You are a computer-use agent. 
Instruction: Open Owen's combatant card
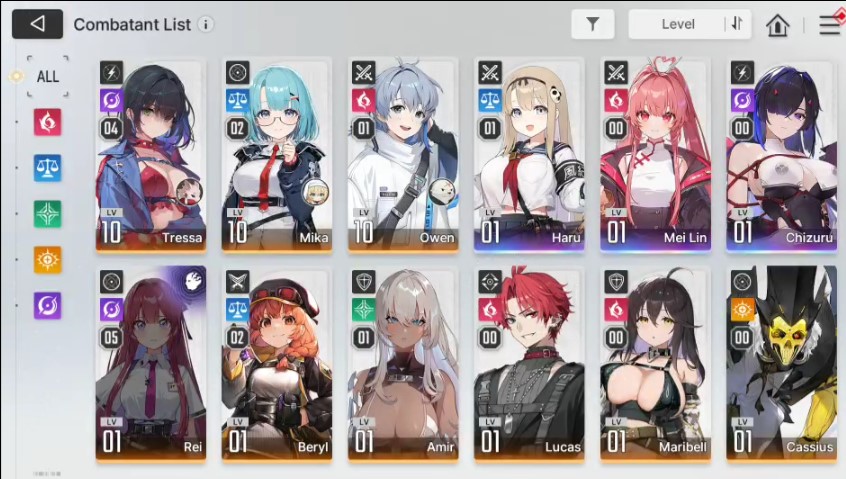[403, 153]
